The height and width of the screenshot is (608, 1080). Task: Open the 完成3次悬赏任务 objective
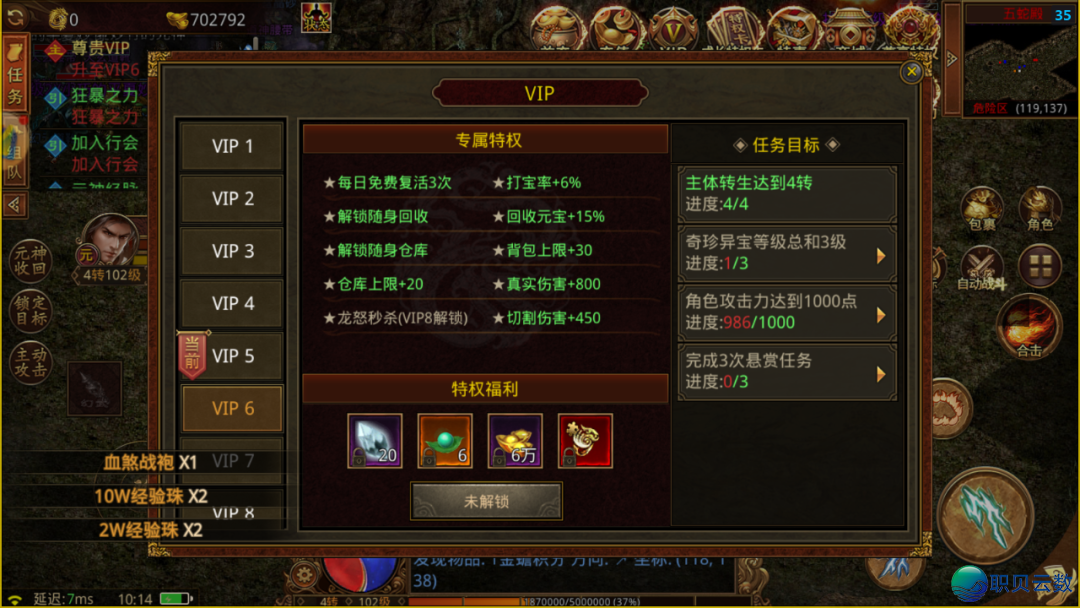click(x=786, y=371)
